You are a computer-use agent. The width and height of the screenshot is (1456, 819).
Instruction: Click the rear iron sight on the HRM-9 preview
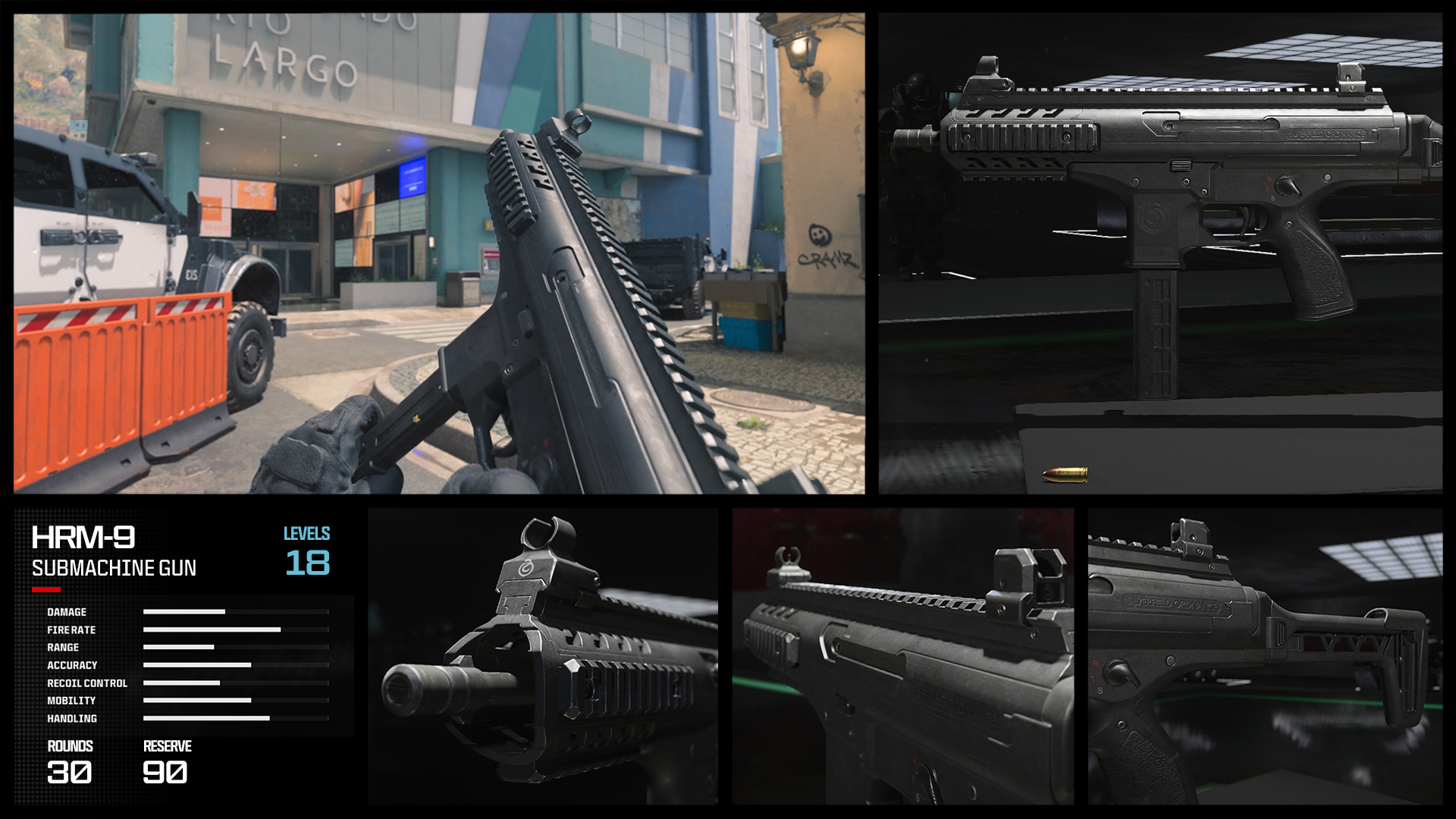[x=1351, y=76]
